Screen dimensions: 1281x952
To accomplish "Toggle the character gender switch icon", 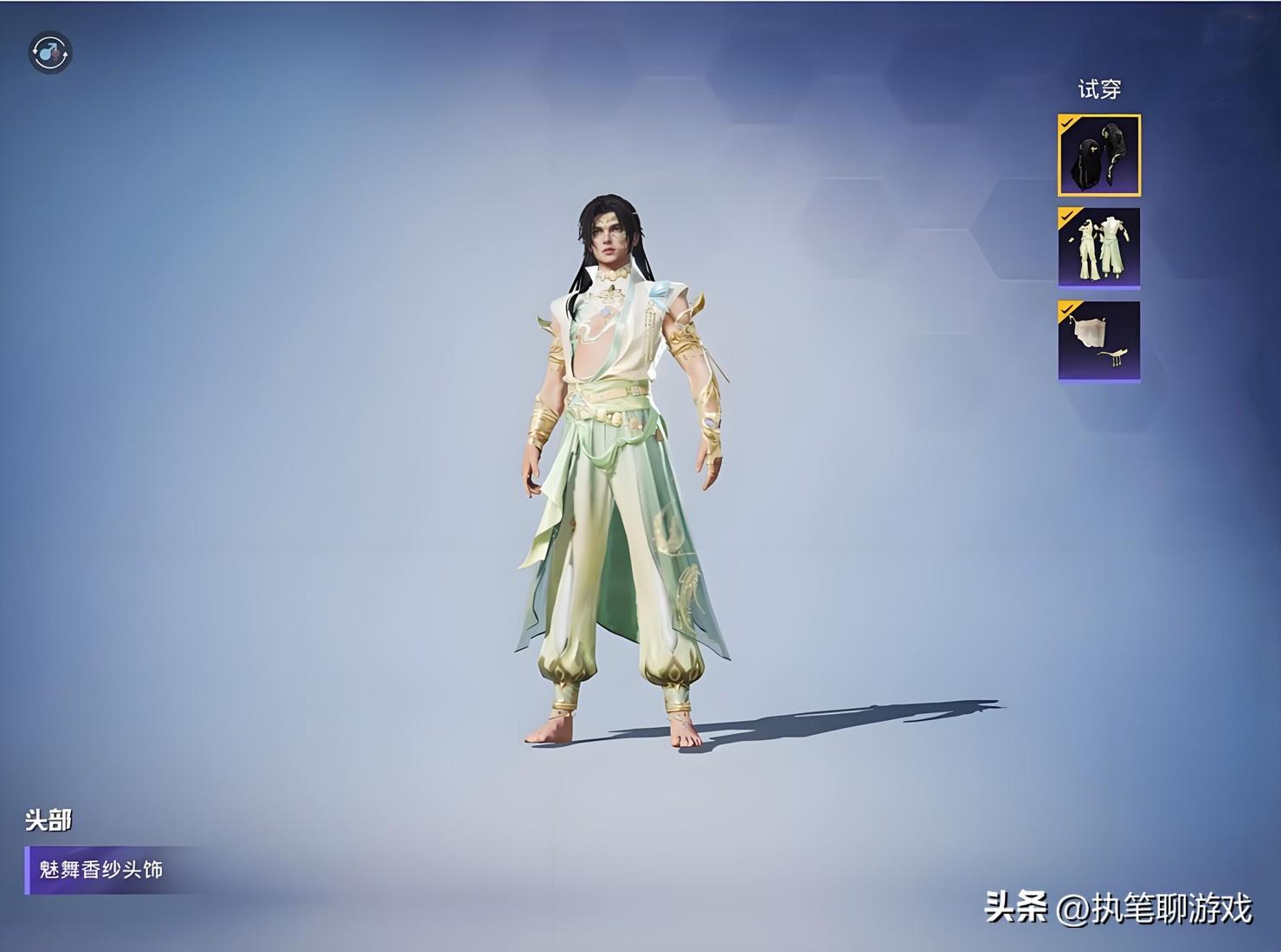I will [50, 54].
